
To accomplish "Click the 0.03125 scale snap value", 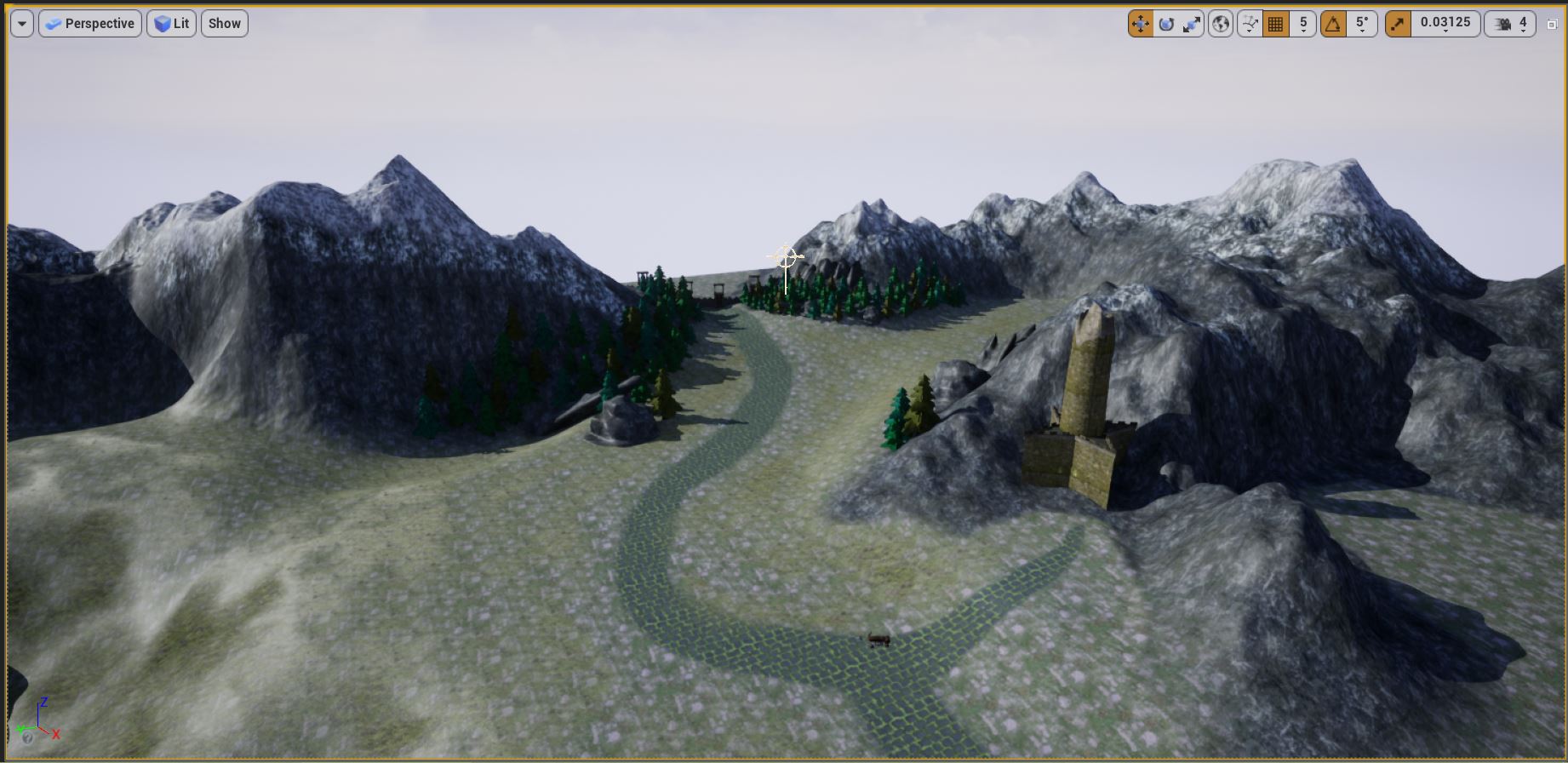I will tap(1445, 23).
